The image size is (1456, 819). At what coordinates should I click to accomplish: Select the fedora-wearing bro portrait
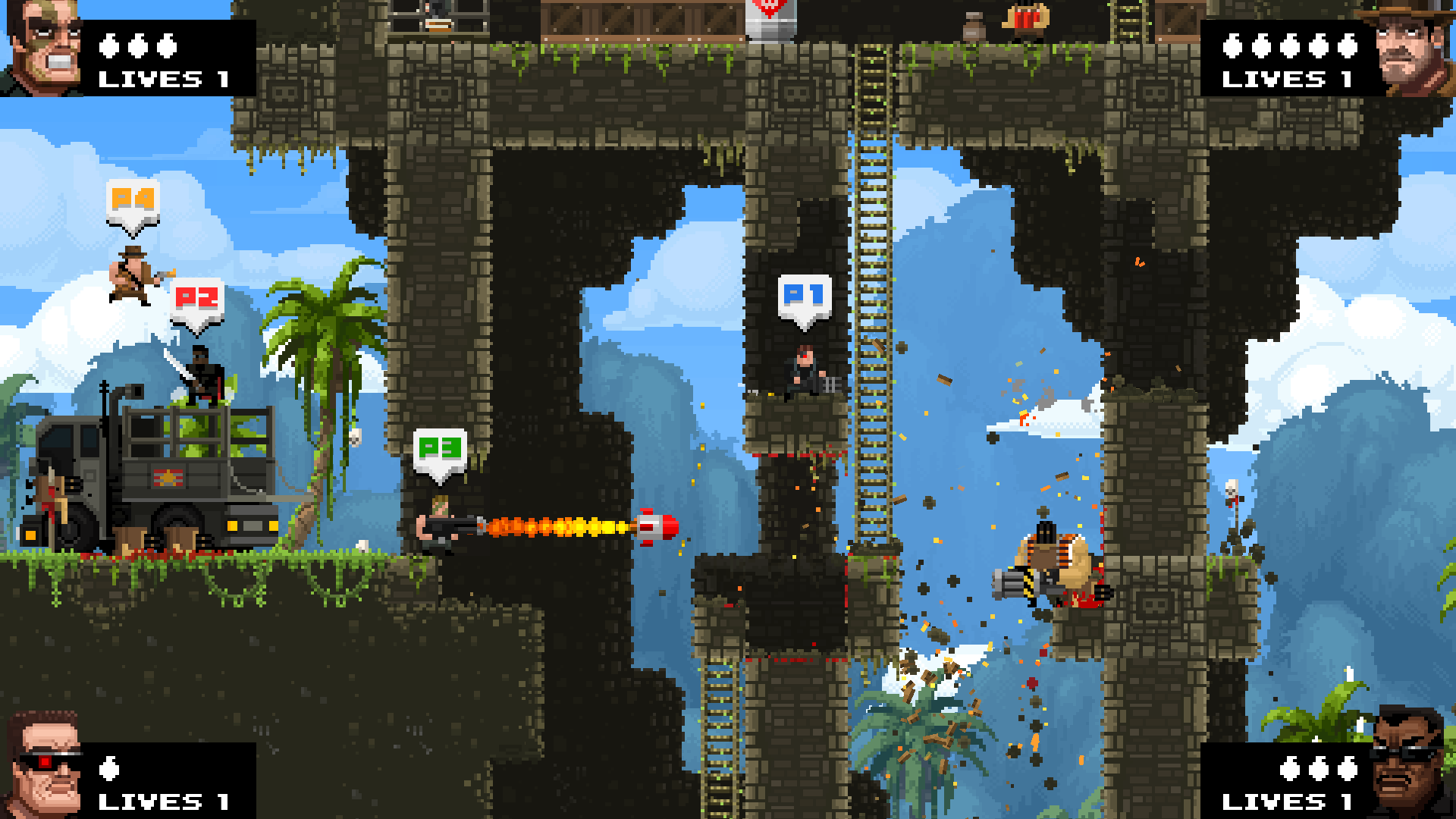point(1409,49)
